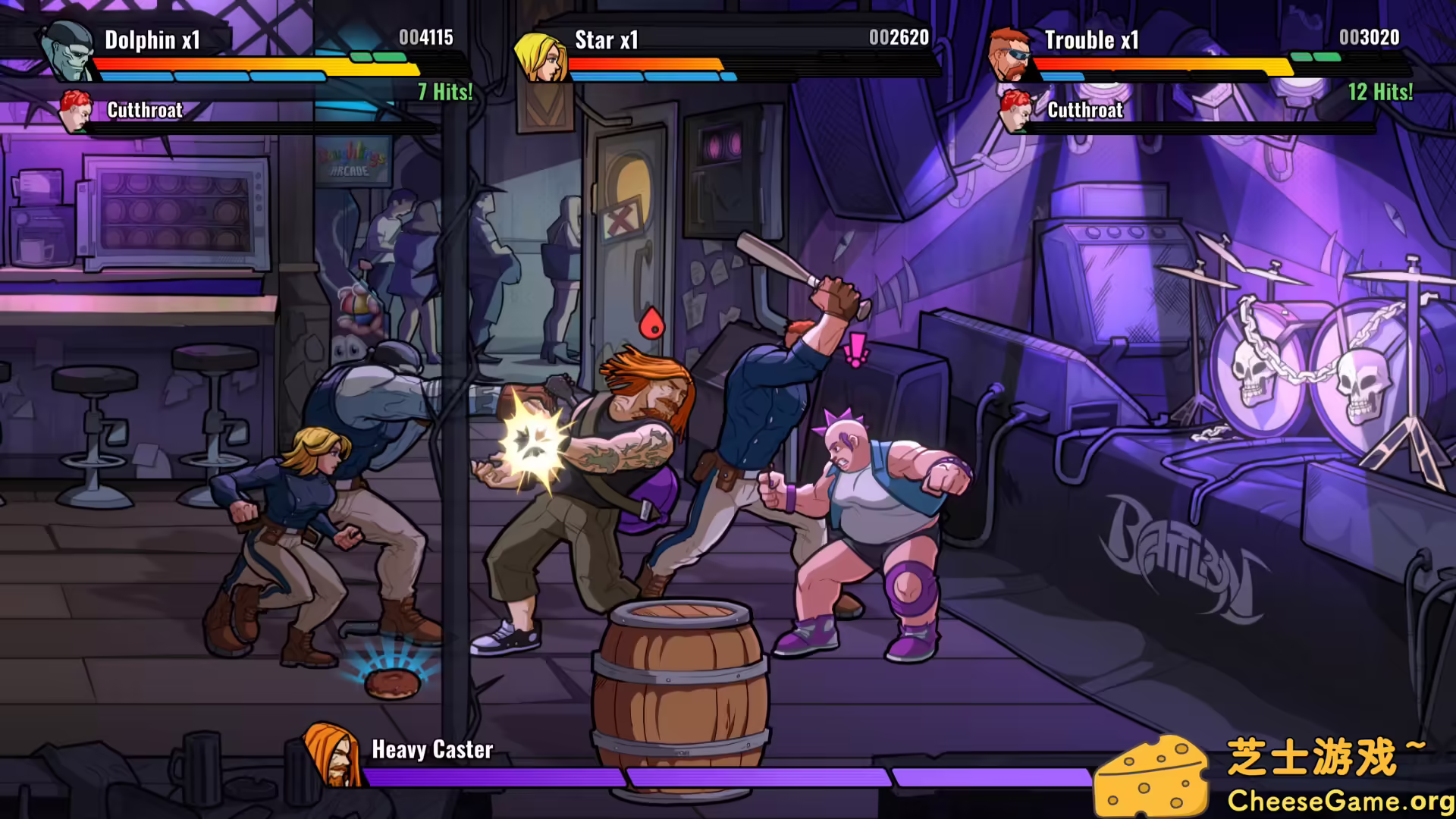Screen dimensions: 1456x819
Task: Click Star's character portrait
Action: coord(543,58)
